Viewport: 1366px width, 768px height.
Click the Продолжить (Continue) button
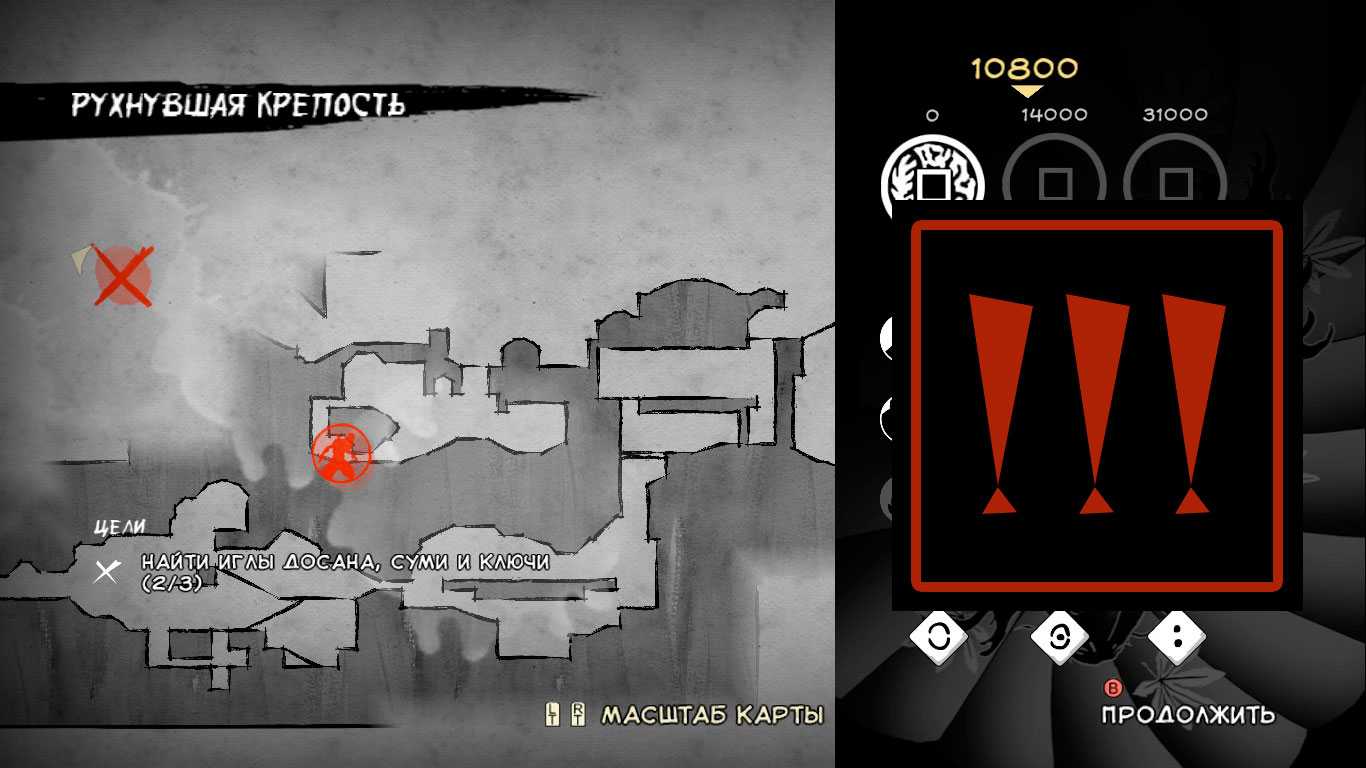1187,714
